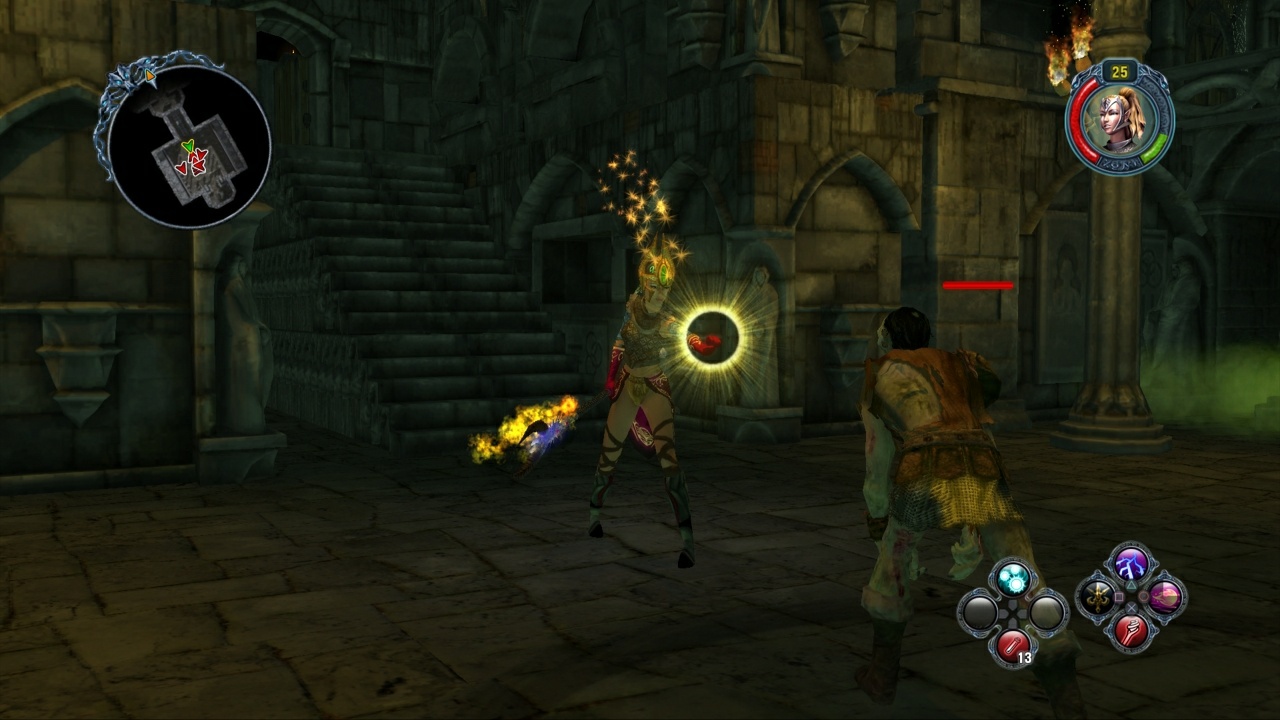Trigger the pink energy combat art
Viewport: 1280px width, 720px height.
pyautogui.click(x=1164, y=596)
